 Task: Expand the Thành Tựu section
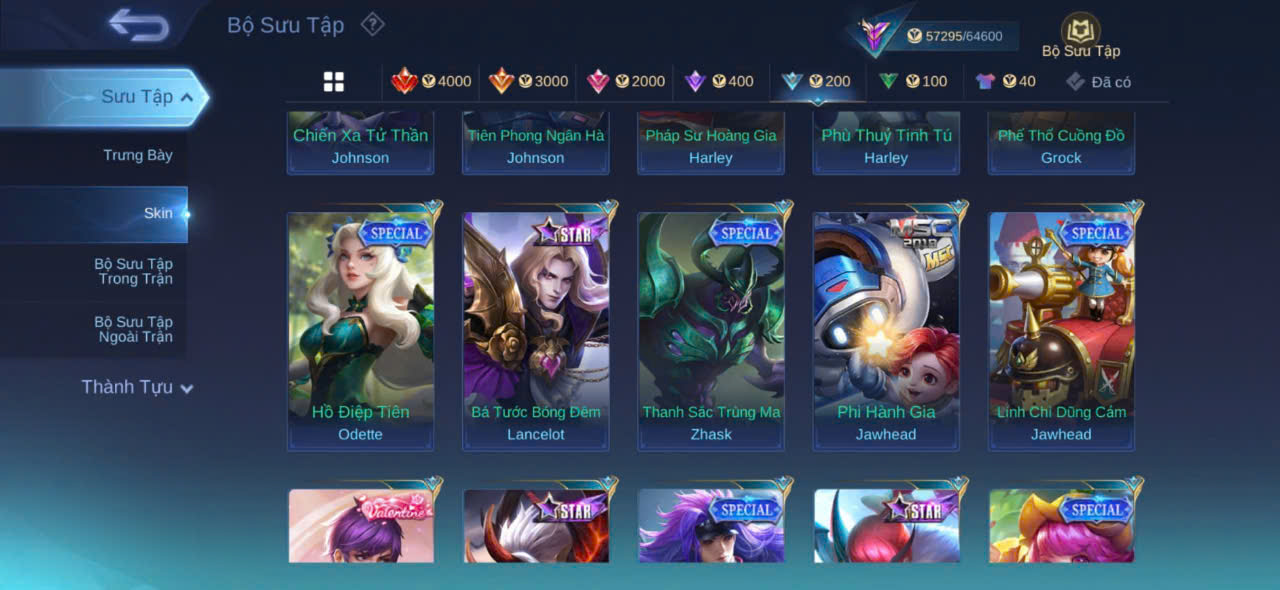point(137,387)
